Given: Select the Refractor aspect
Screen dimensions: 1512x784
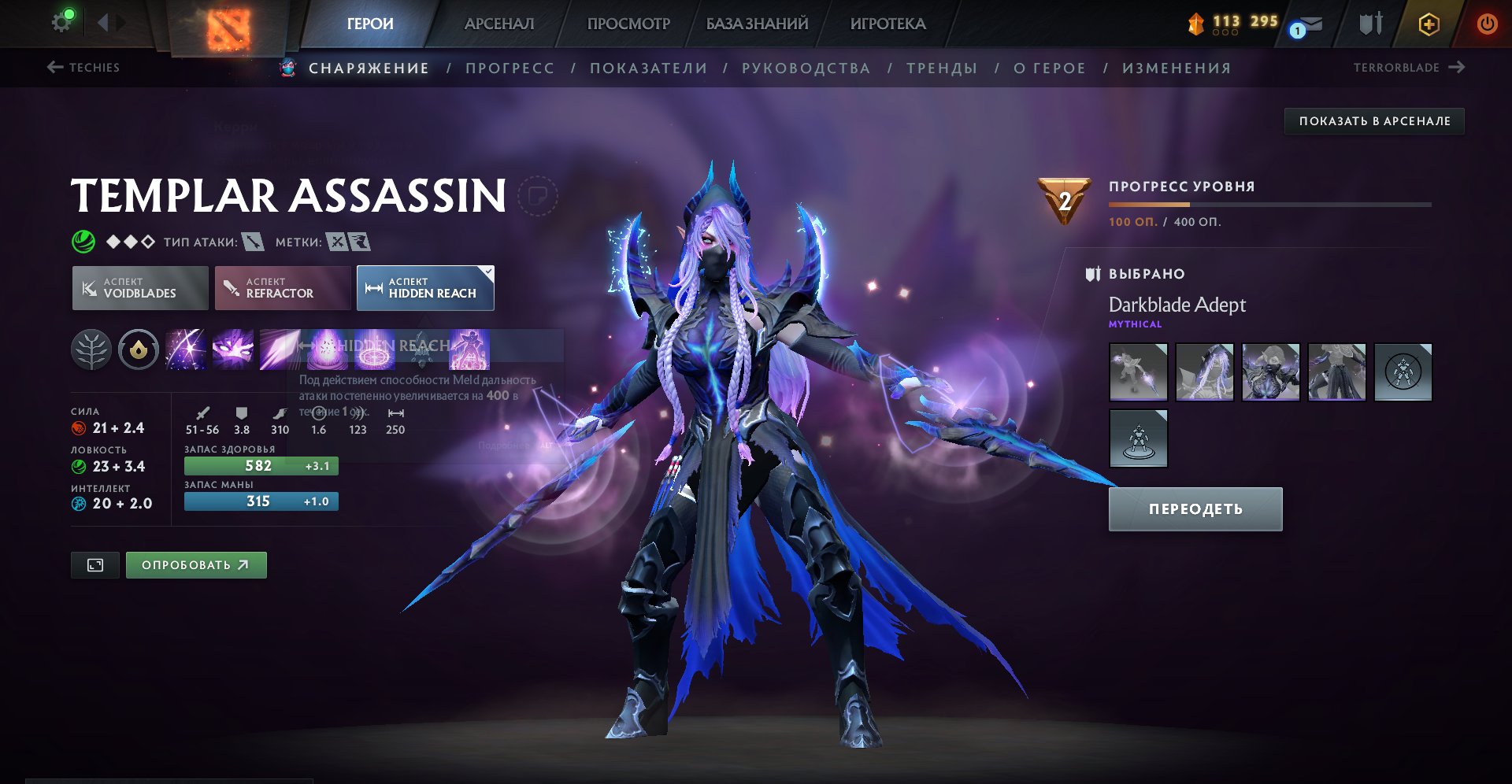Looking at the screenshot, I should [282, 288].
